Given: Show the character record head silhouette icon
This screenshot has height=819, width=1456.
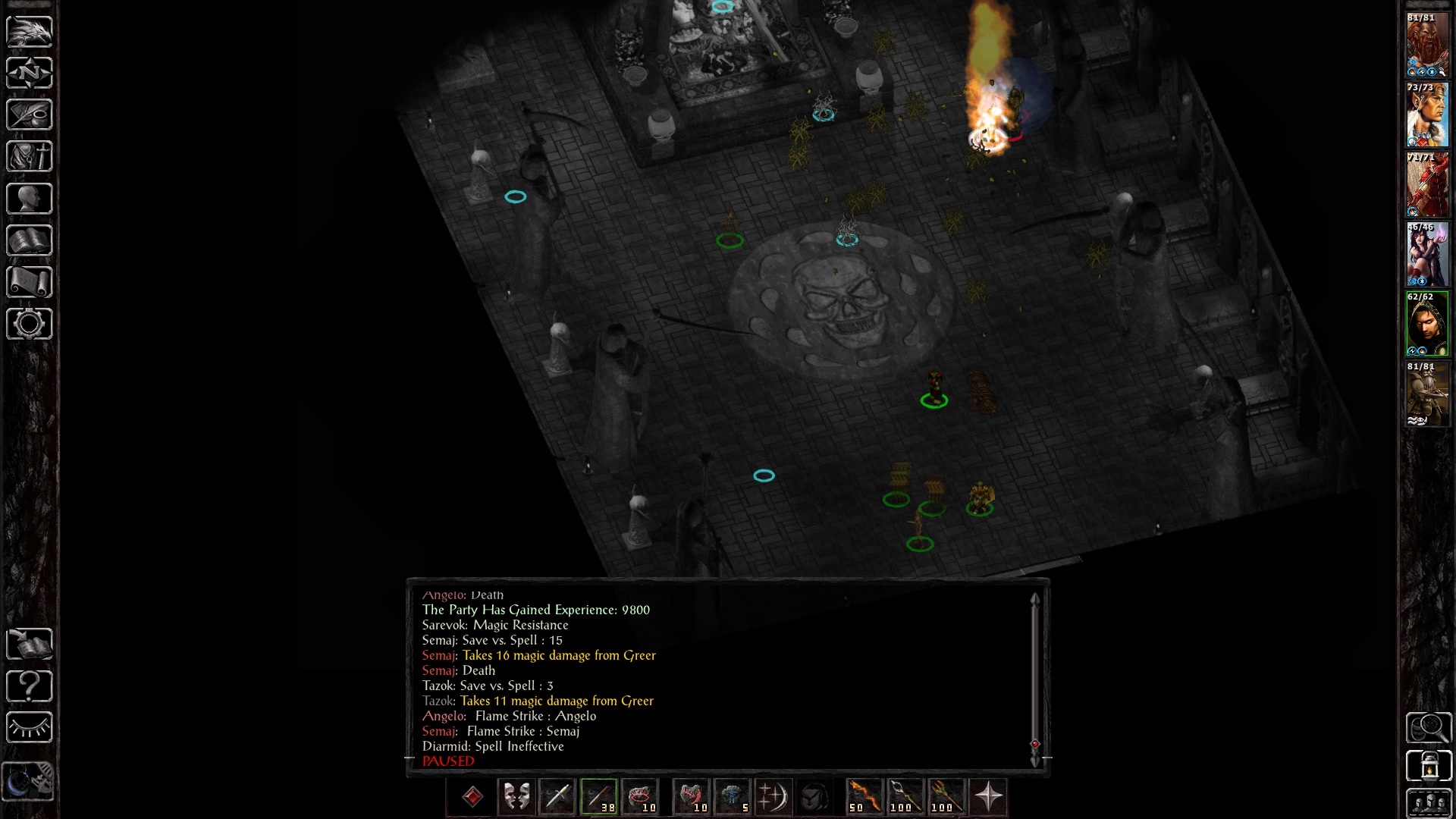Looking at the screenshot, I should [x=30, y=199].
